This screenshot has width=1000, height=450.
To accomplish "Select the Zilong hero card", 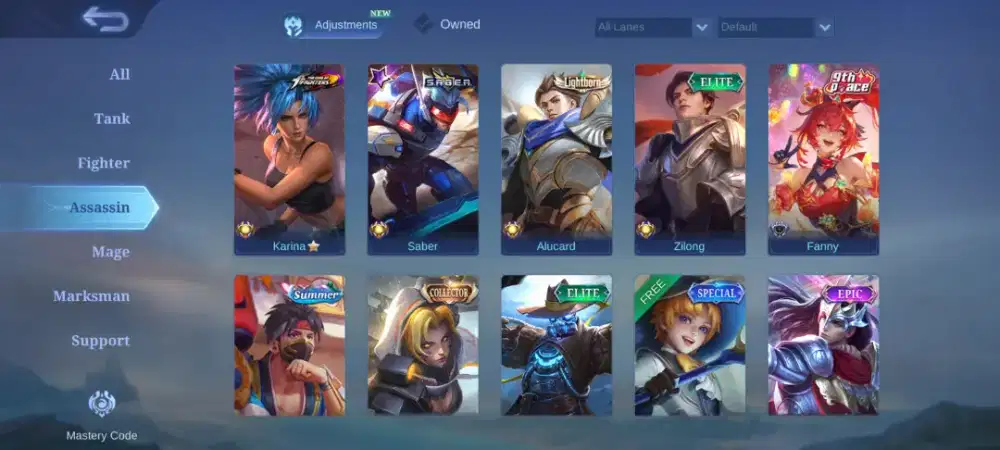I will [690, 159].
